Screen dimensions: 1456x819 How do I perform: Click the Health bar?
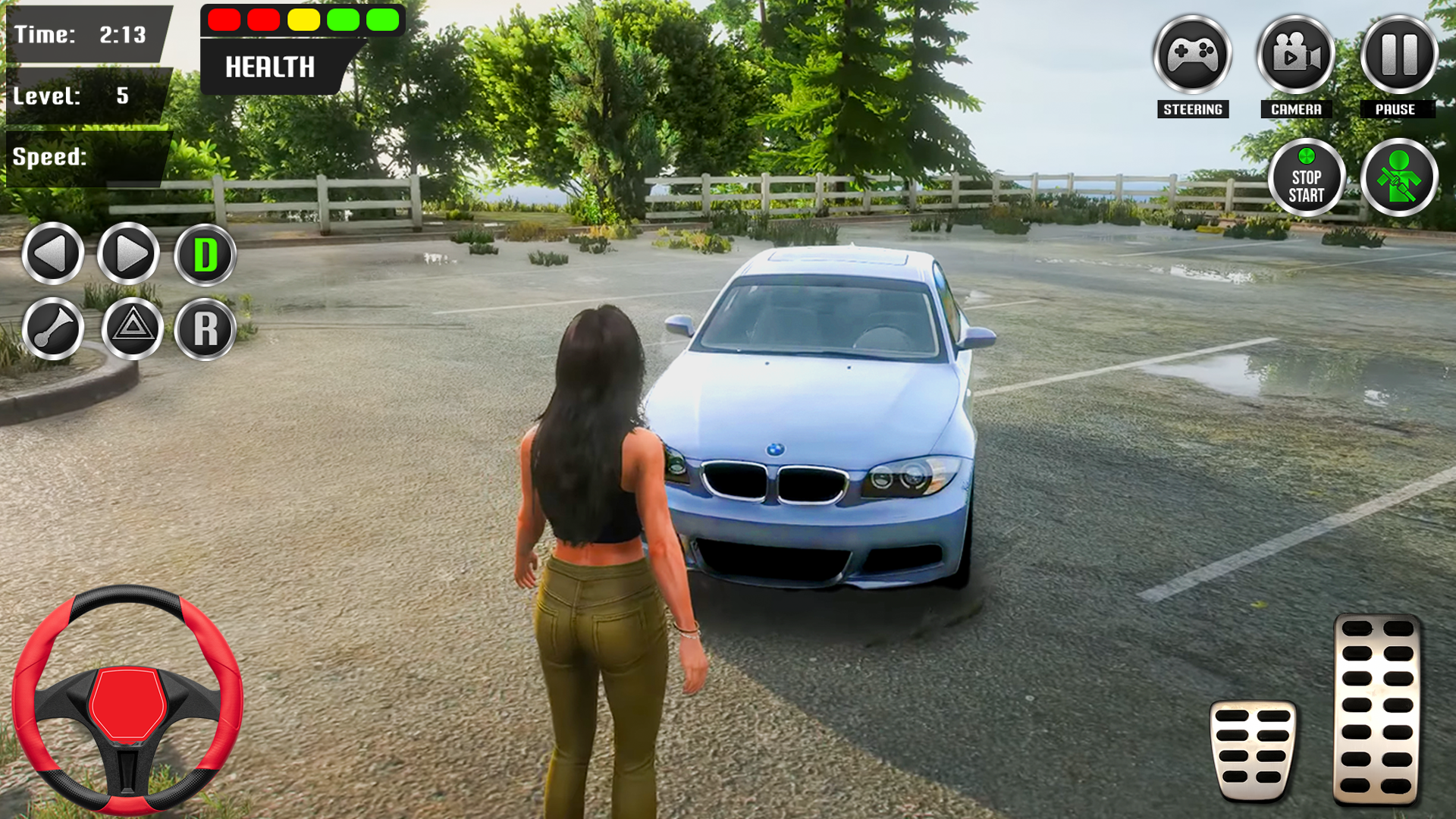click(303, 20)
